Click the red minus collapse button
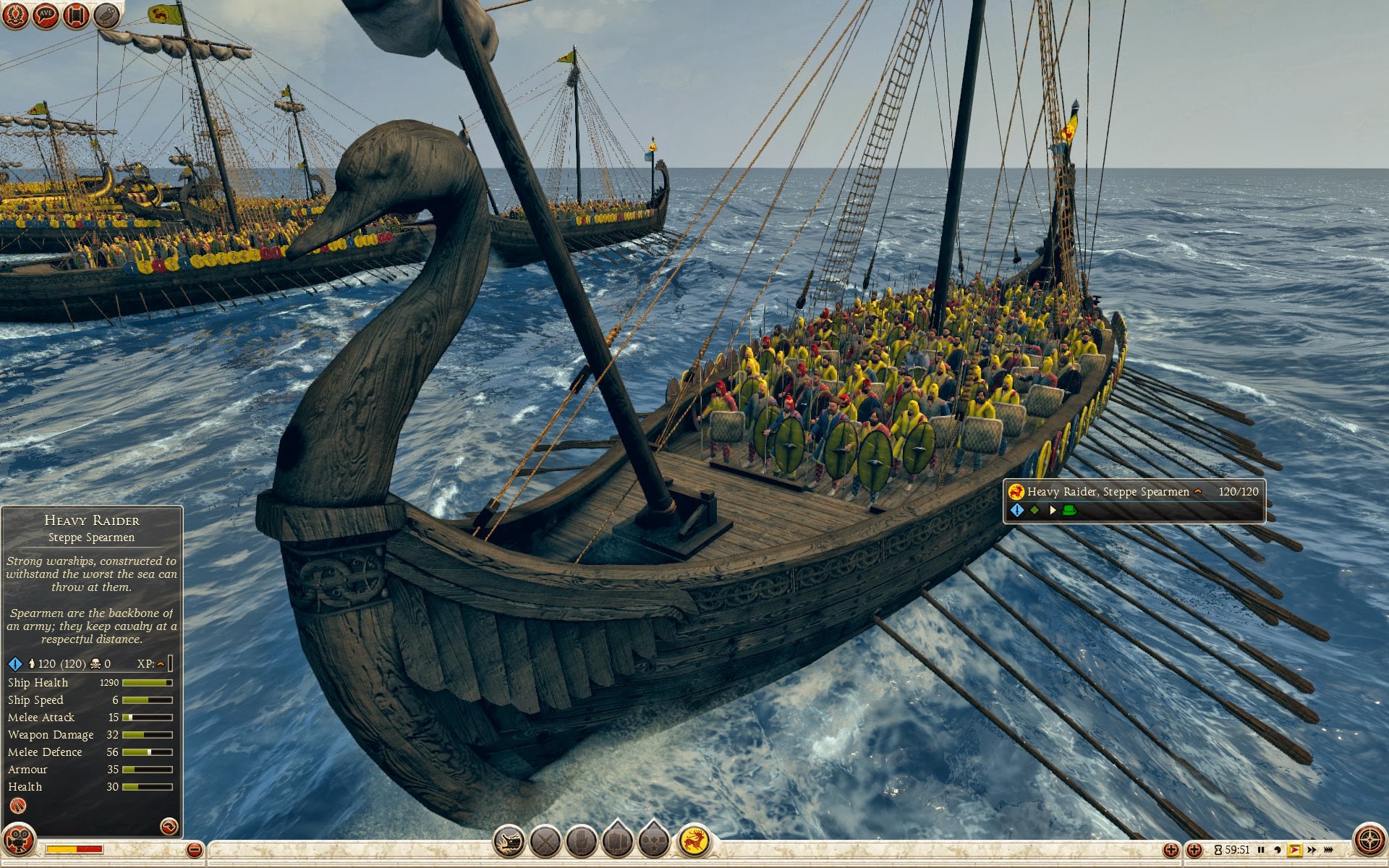Screen dimensions: 1389x868 coord(194,850)
